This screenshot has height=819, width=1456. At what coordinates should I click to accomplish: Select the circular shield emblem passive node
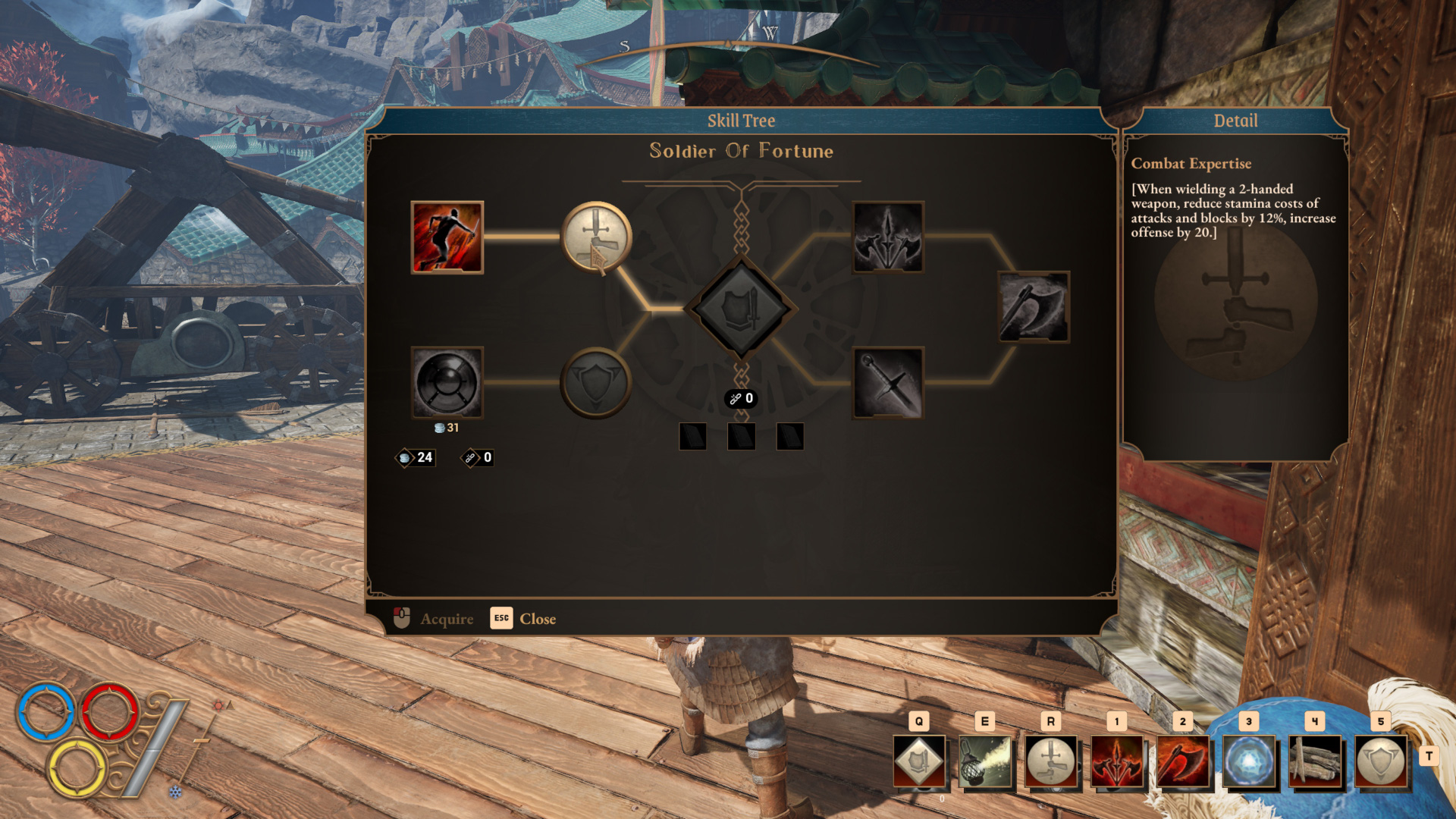(x=596, y=383)
